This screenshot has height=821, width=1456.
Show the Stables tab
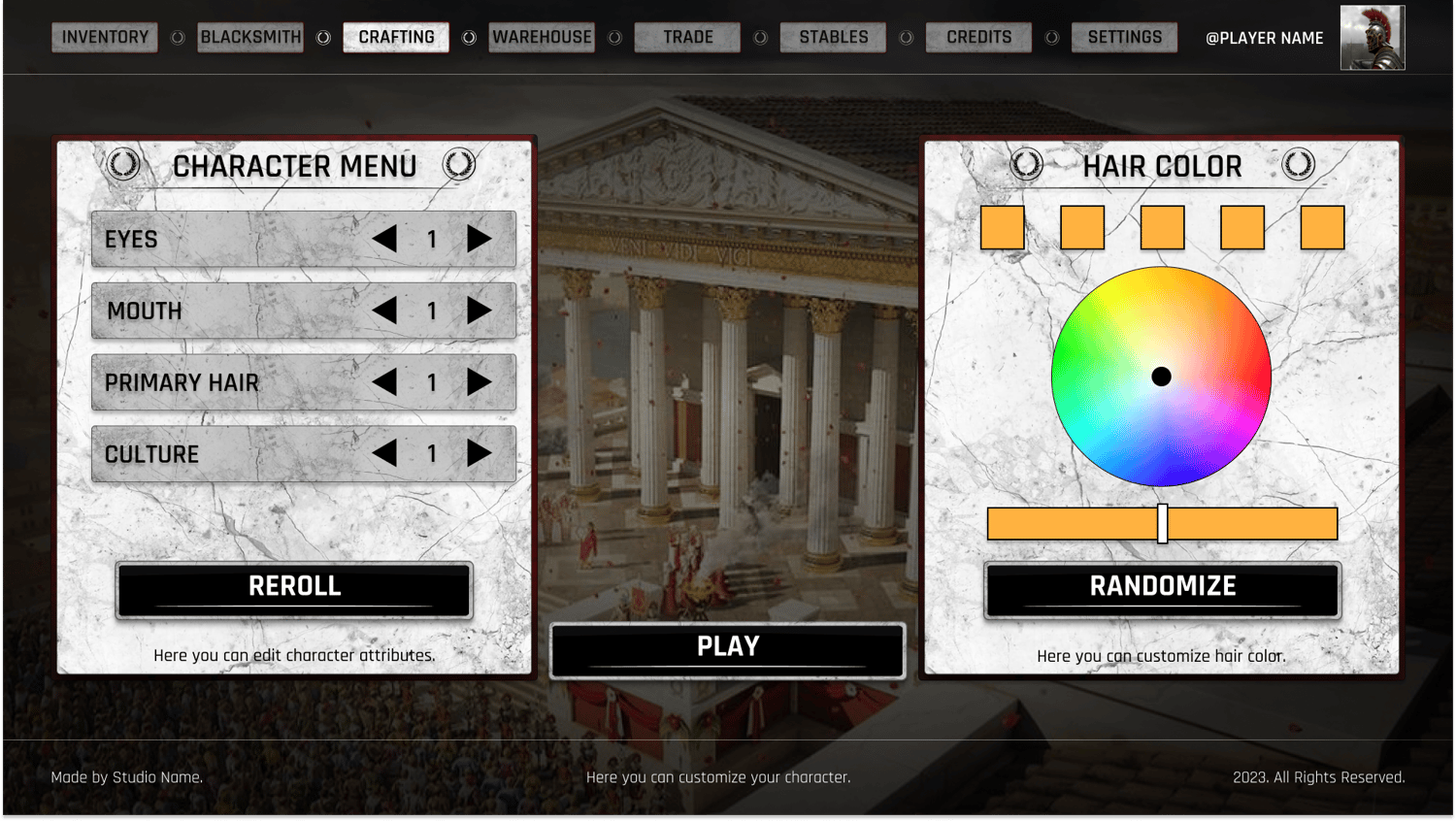pyautogui.click(x=833, y=38)
